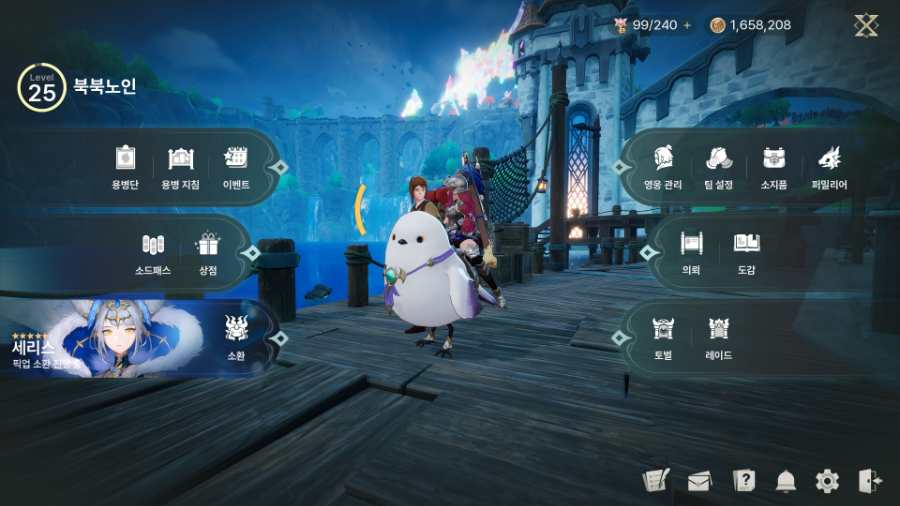Open the 이벤트 events menu
Screen dimensions: 900x506
coord(236,166)
